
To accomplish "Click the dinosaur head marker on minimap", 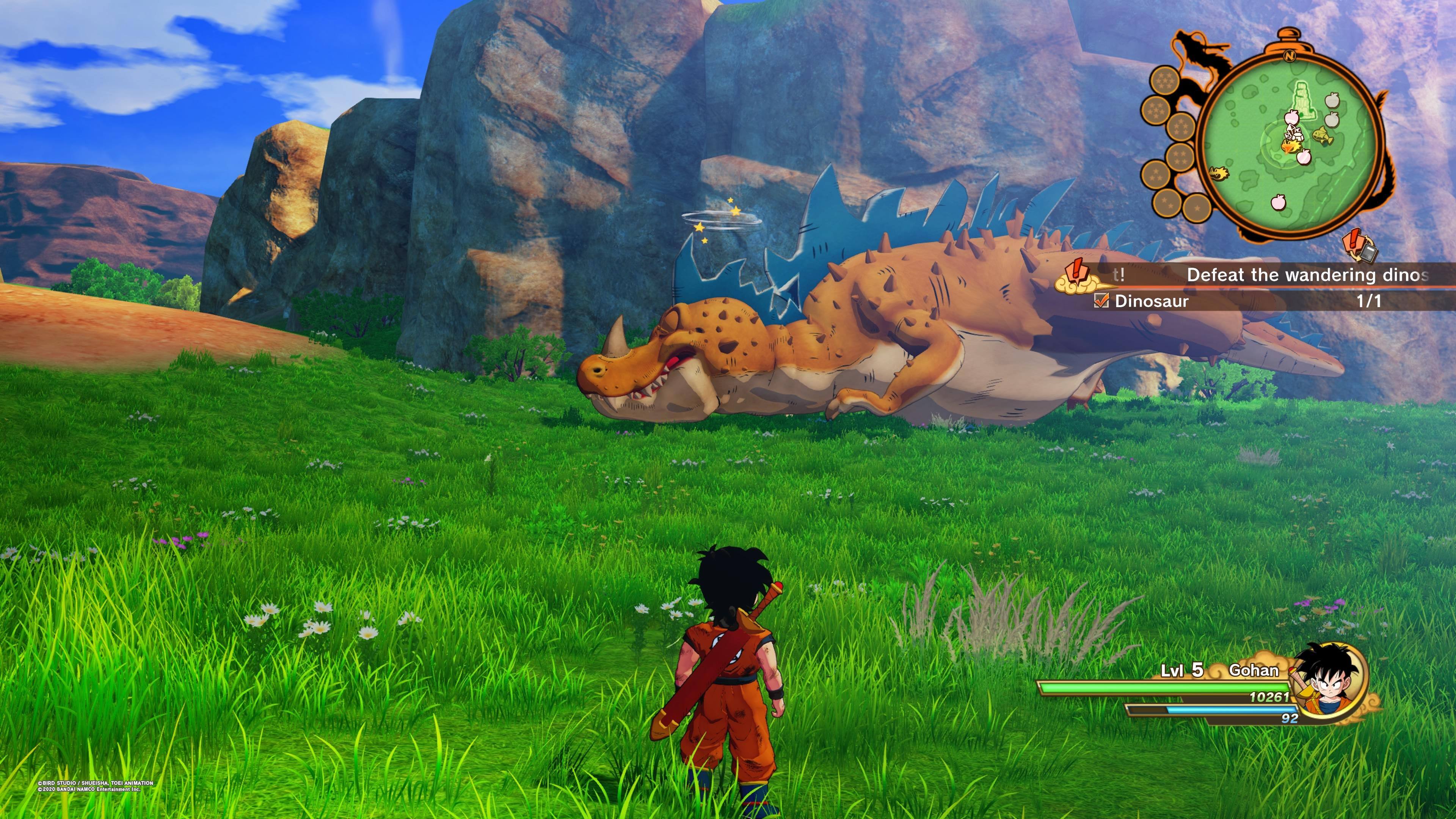I will coord(1219,173).
